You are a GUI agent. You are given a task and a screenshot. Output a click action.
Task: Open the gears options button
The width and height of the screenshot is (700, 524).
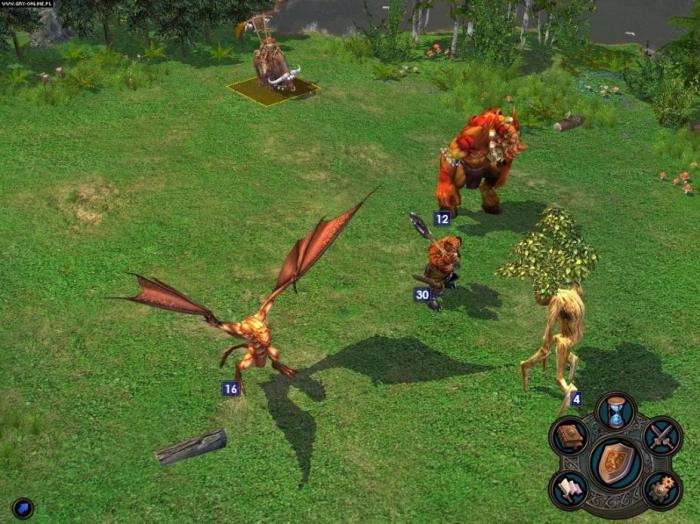662,488
